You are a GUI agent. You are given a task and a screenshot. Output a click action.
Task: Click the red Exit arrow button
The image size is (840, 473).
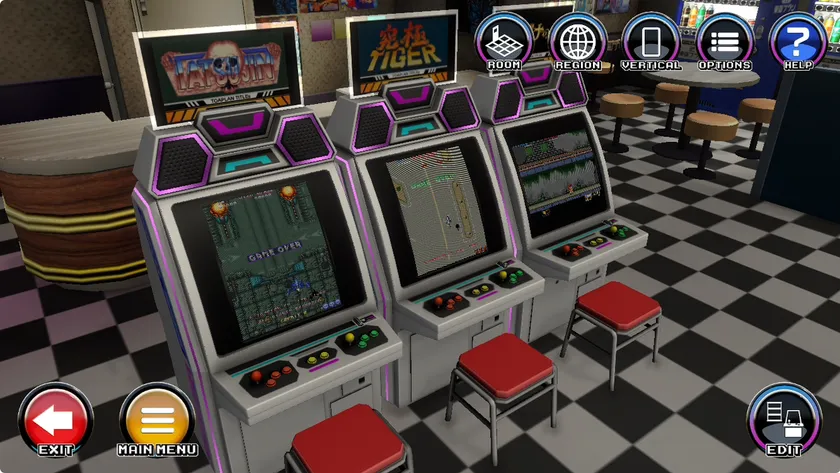pyautogui.click(x=56, y=420)
